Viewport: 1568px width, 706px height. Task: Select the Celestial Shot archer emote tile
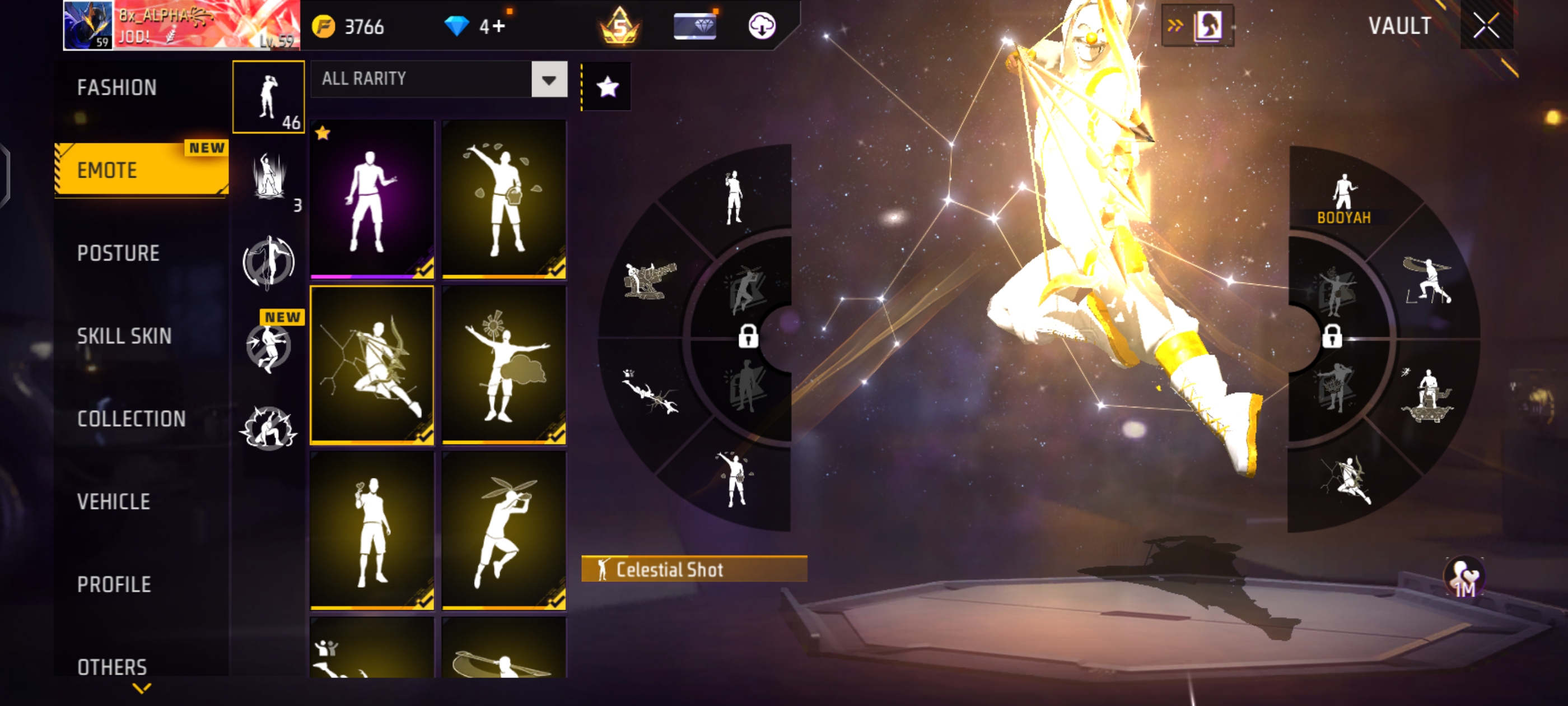point(372,365)
